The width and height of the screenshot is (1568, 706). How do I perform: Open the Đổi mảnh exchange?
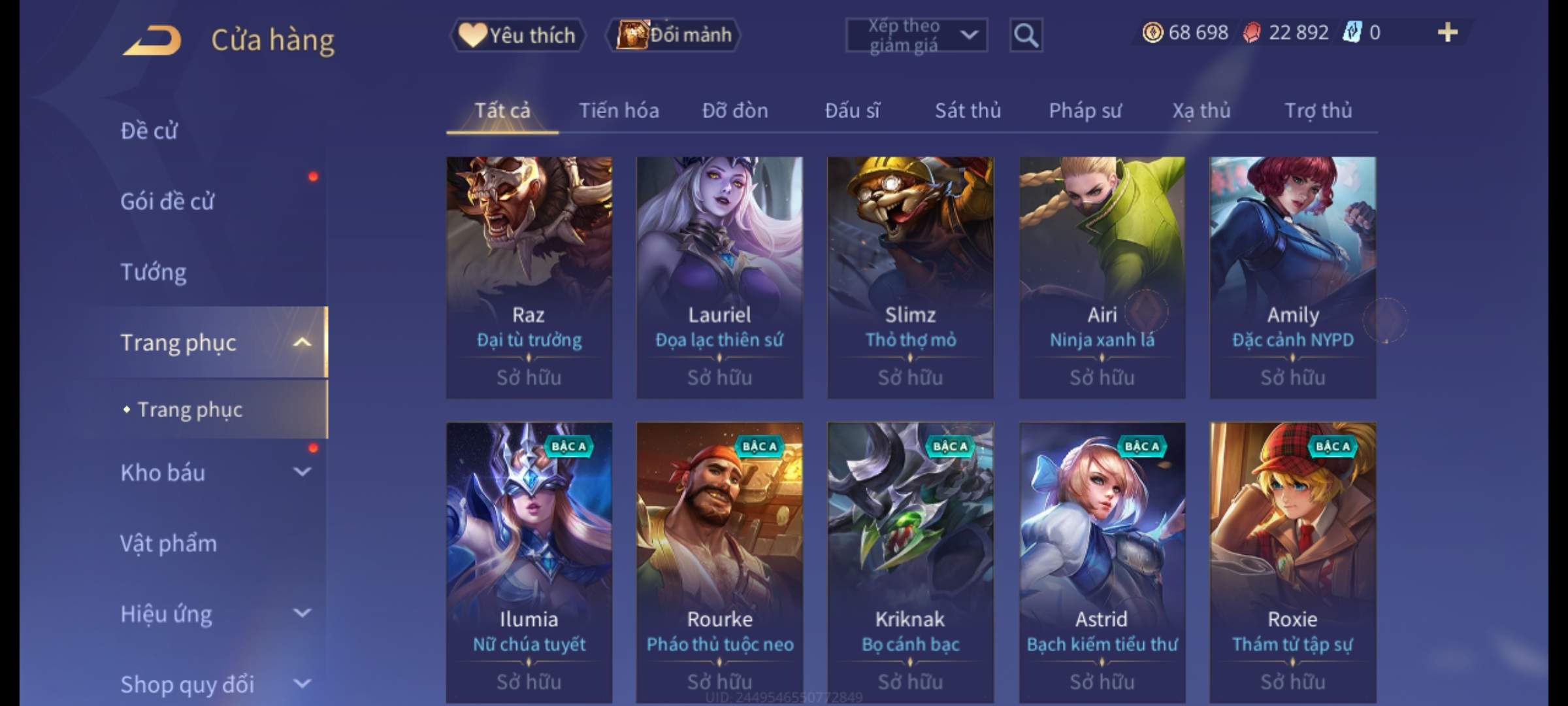point(674,35)
